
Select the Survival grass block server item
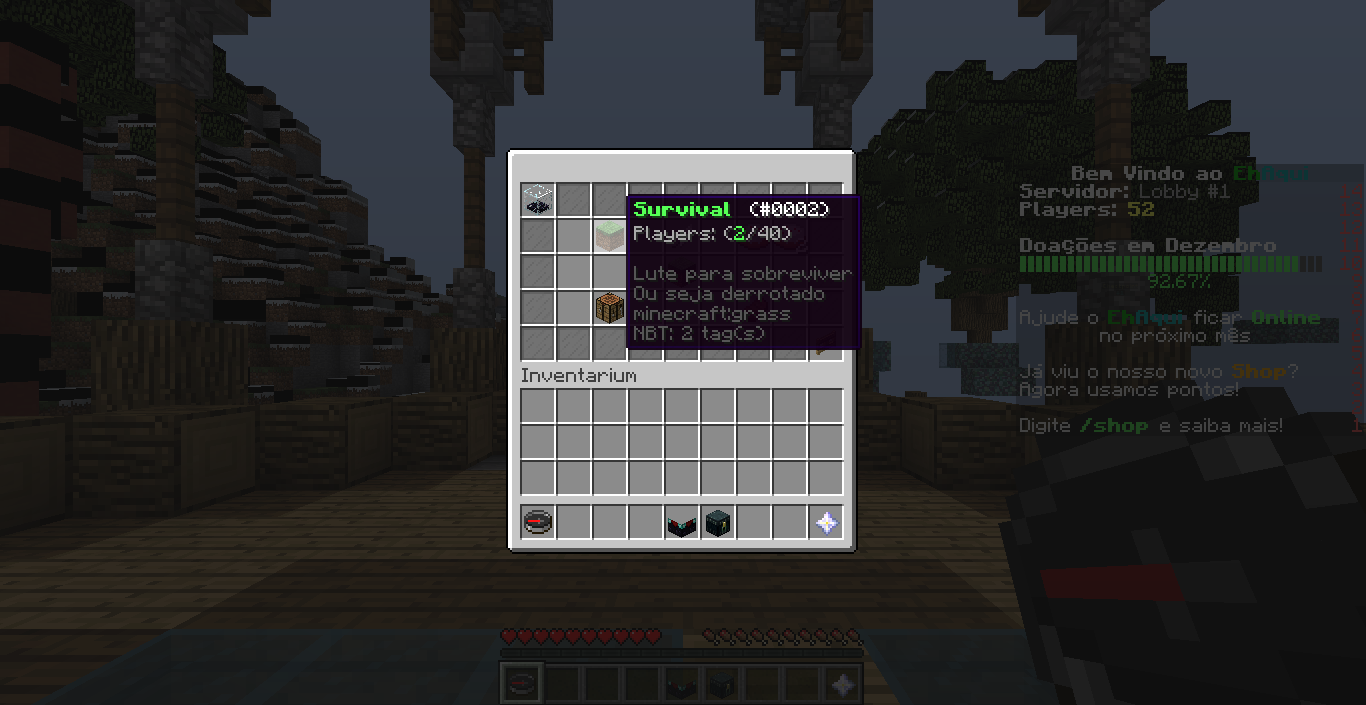tap(609, 236)
